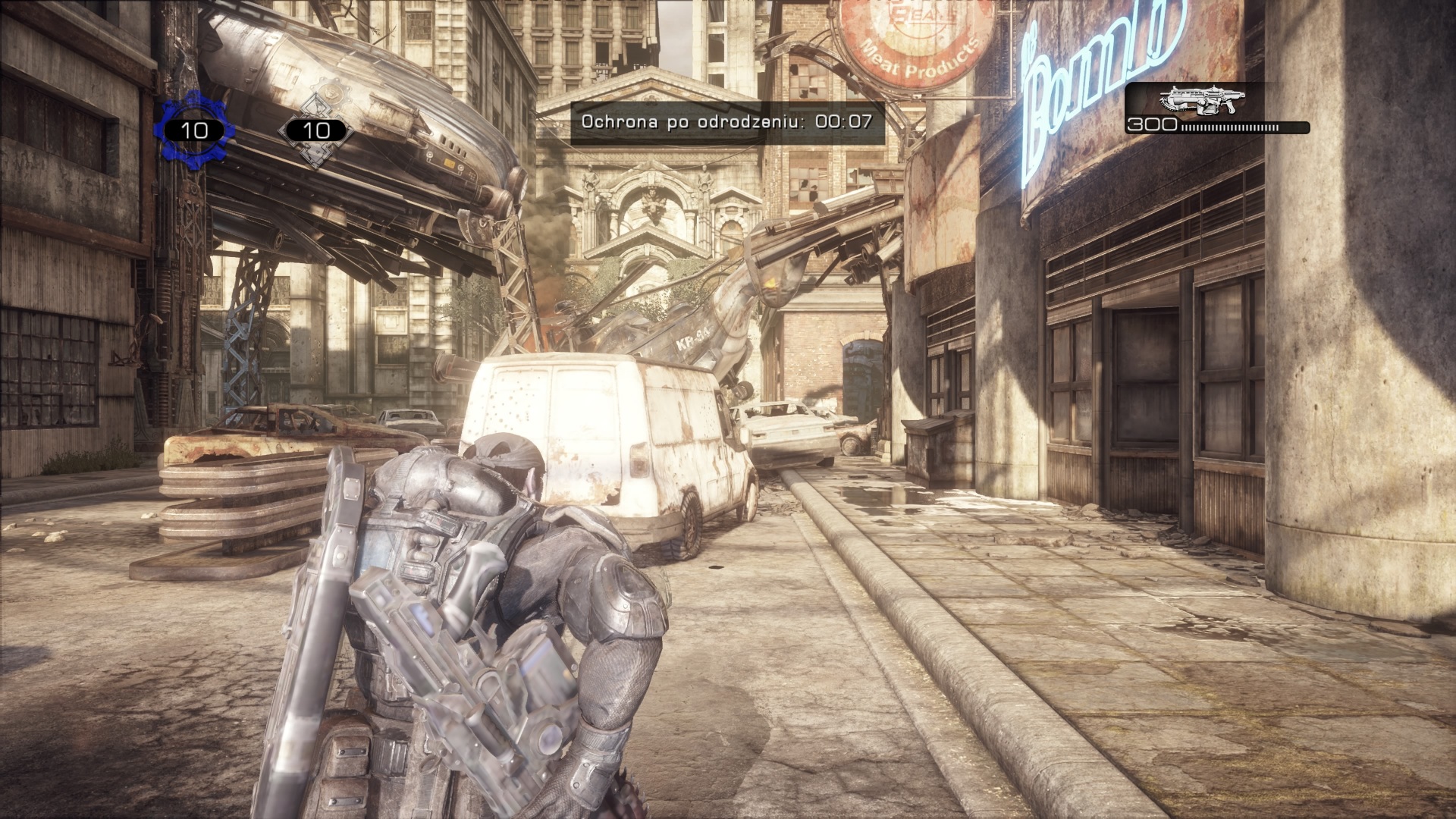Viewport: 1456px width, 819px height.
Task: Click the Lancer rifle weapon icon
Action: pyautogui.click(x=1202, y=102)
